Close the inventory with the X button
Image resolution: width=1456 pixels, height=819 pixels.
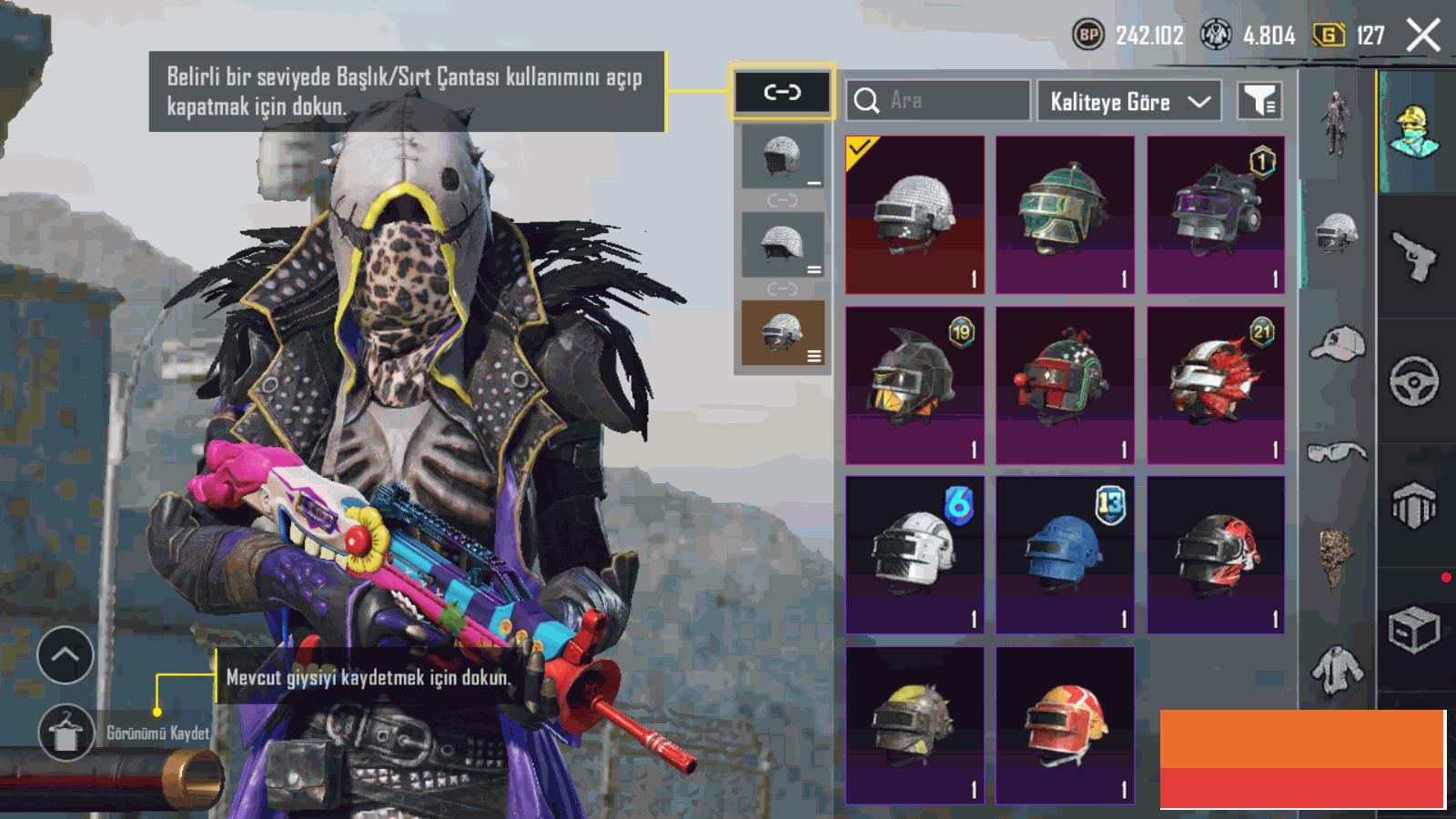(x=1422, y=36)
